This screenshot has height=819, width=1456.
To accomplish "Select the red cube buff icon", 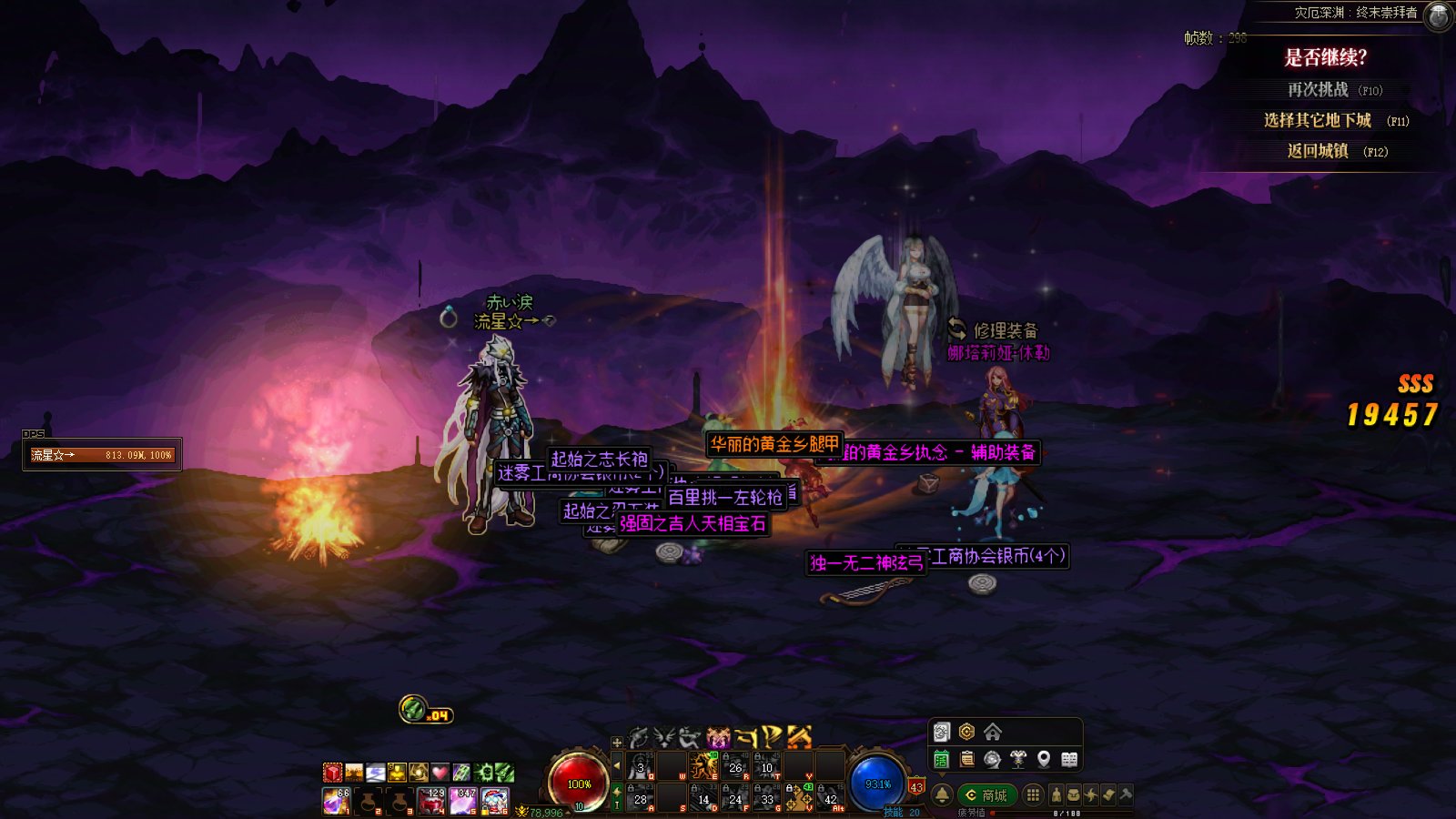I will tap(332, 773).
